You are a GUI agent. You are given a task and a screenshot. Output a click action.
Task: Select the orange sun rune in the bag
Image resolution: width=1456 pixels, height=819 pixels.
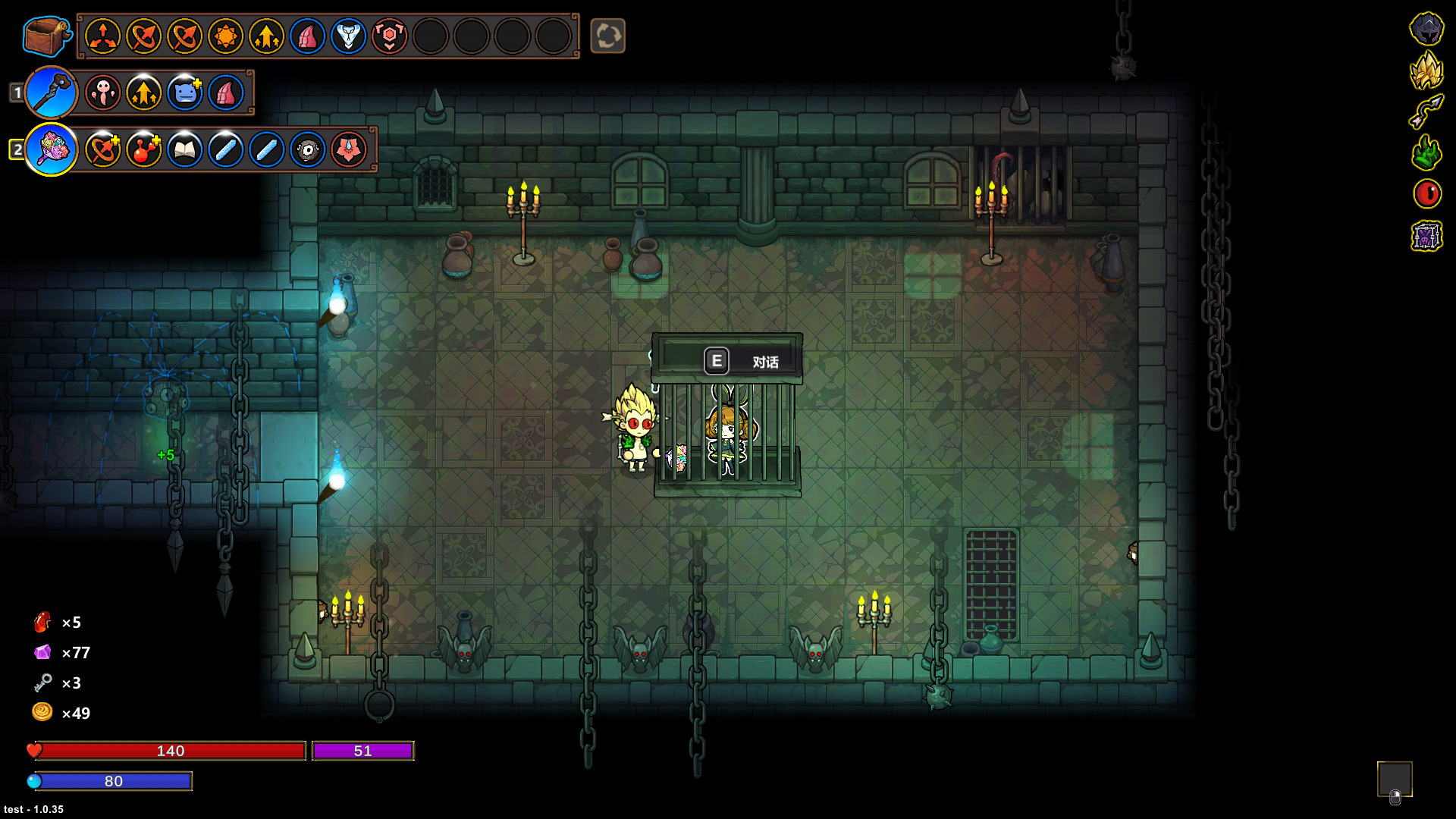coord(225,36)
